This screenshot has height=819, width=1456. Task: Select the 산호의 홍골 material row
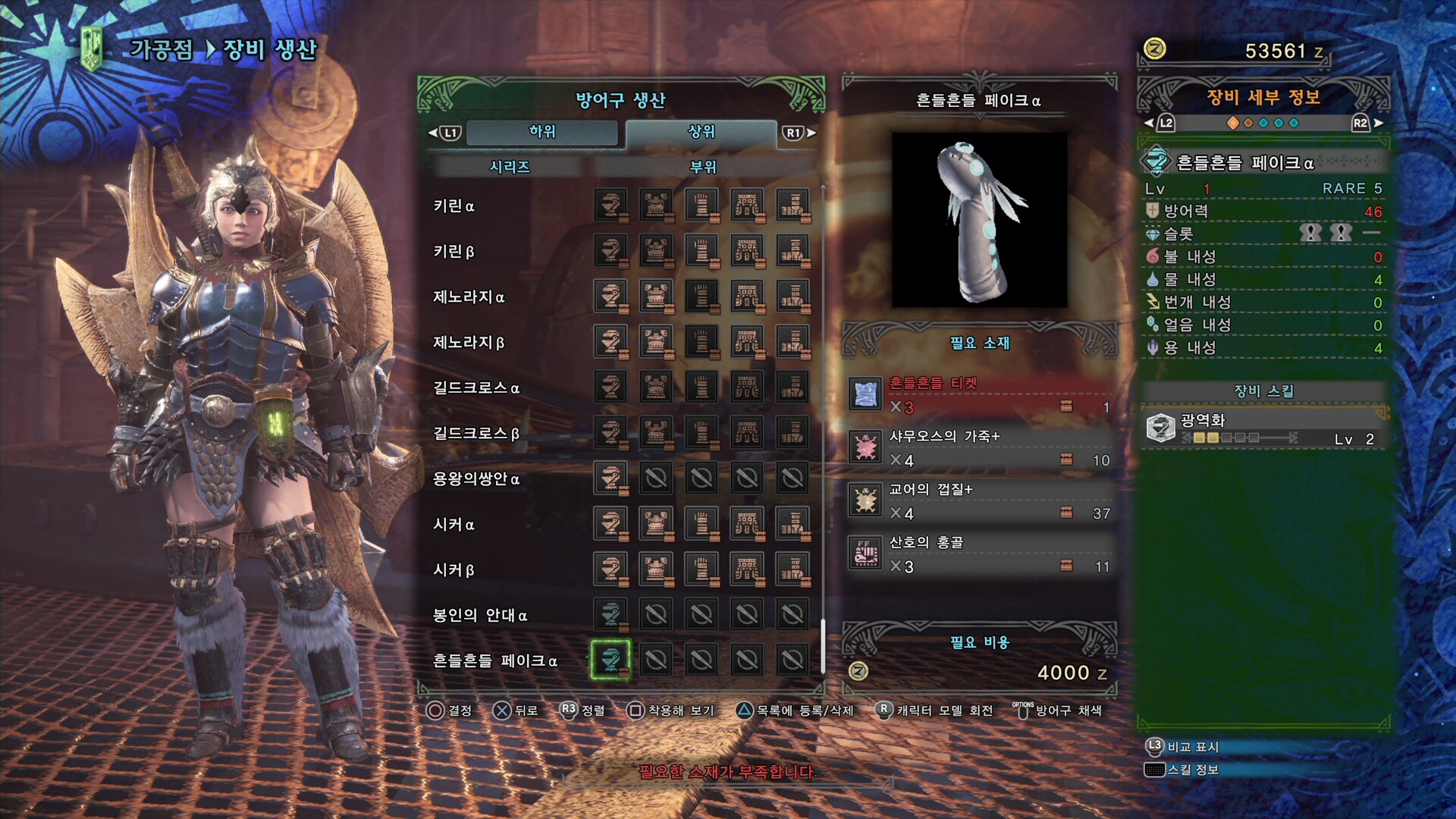coord(980,554)
